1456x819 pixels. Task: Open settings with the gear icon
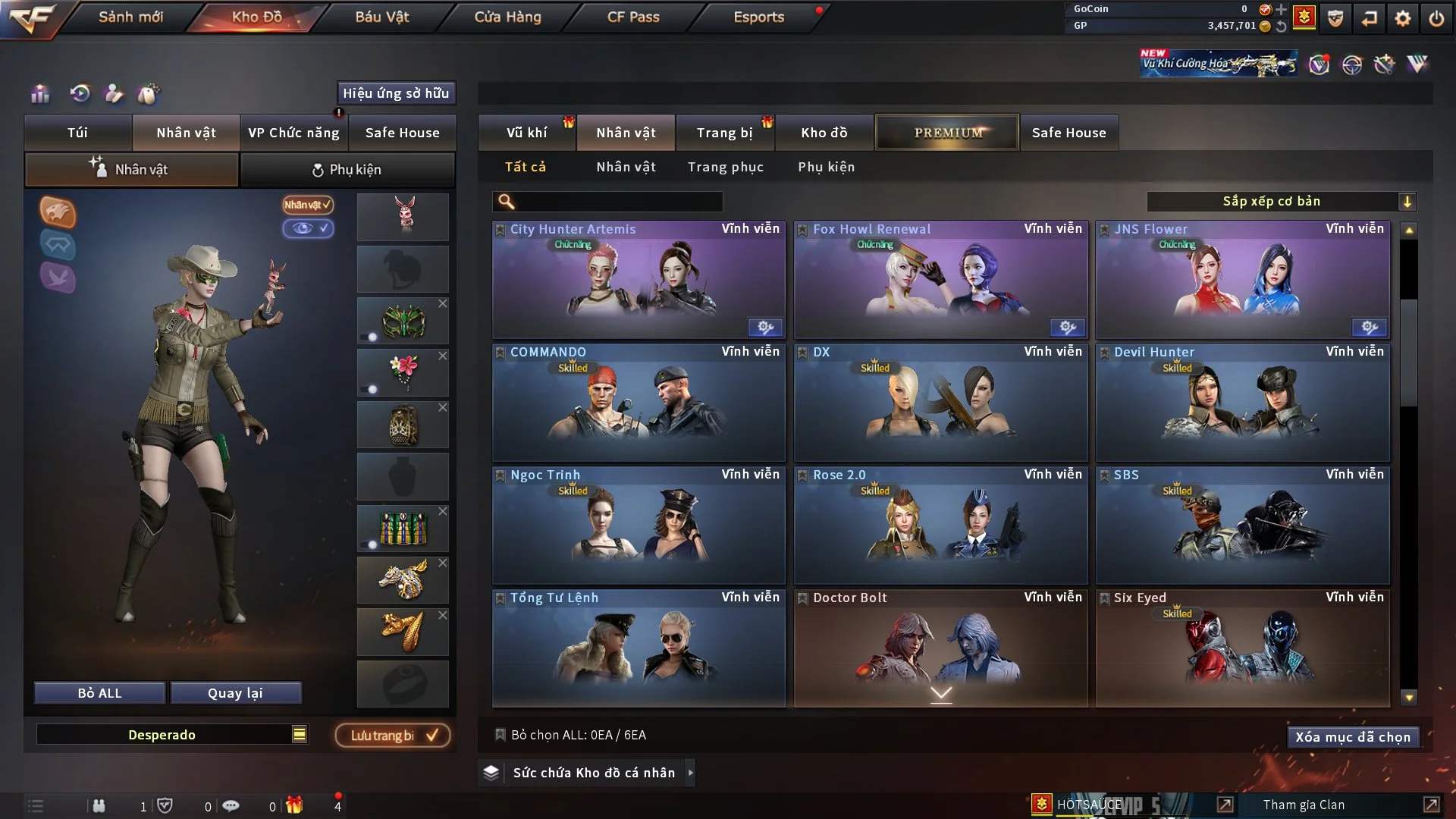[x=1402, y=18]
